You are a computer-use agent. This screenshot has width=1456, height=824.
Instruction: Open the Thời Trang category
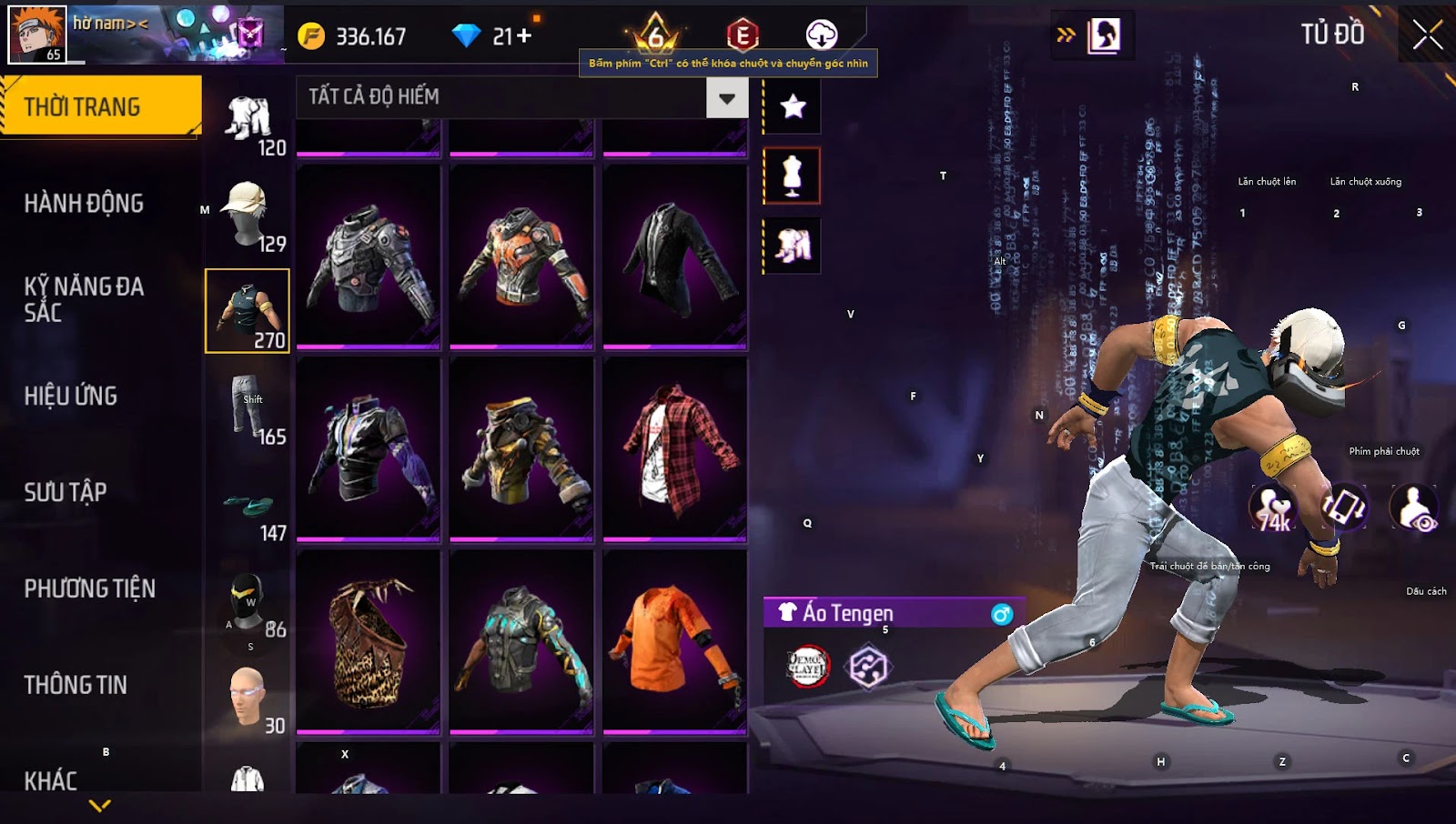100,106
